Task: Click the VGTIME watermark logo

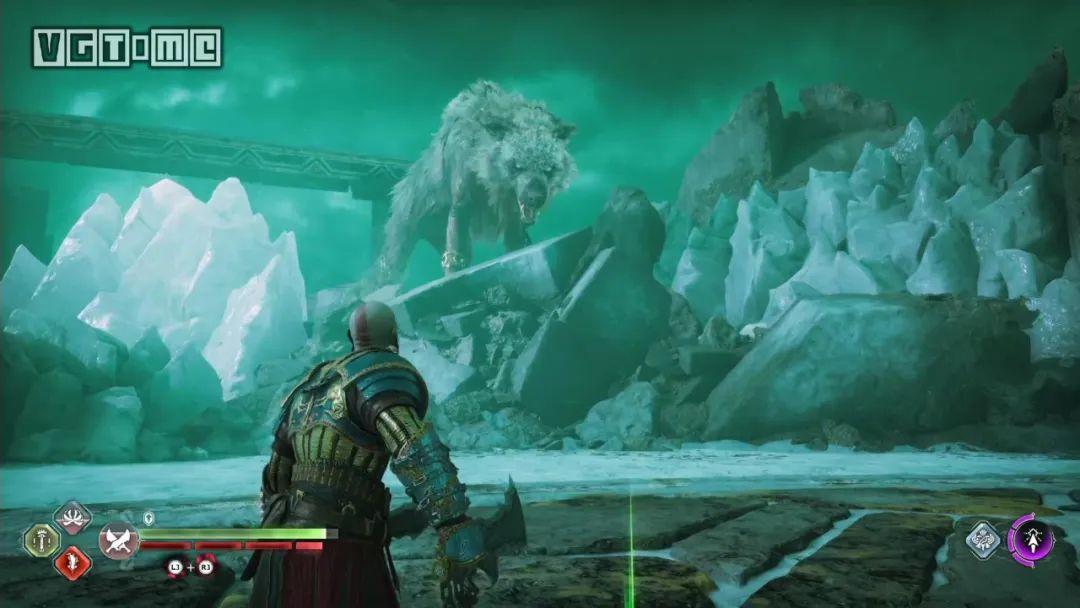Action: click(x=127, y=47)
